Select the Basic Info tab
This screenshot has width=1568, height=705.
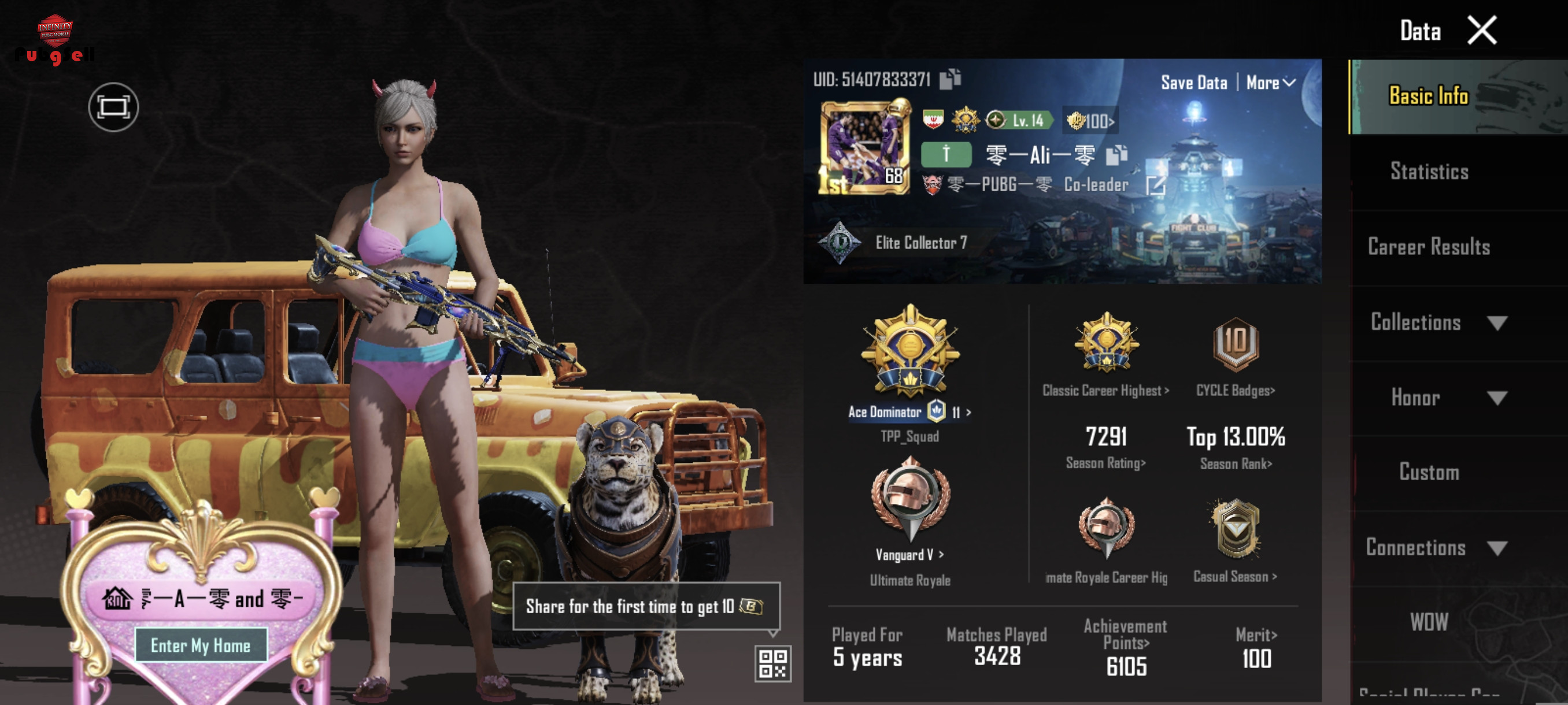1429,96
